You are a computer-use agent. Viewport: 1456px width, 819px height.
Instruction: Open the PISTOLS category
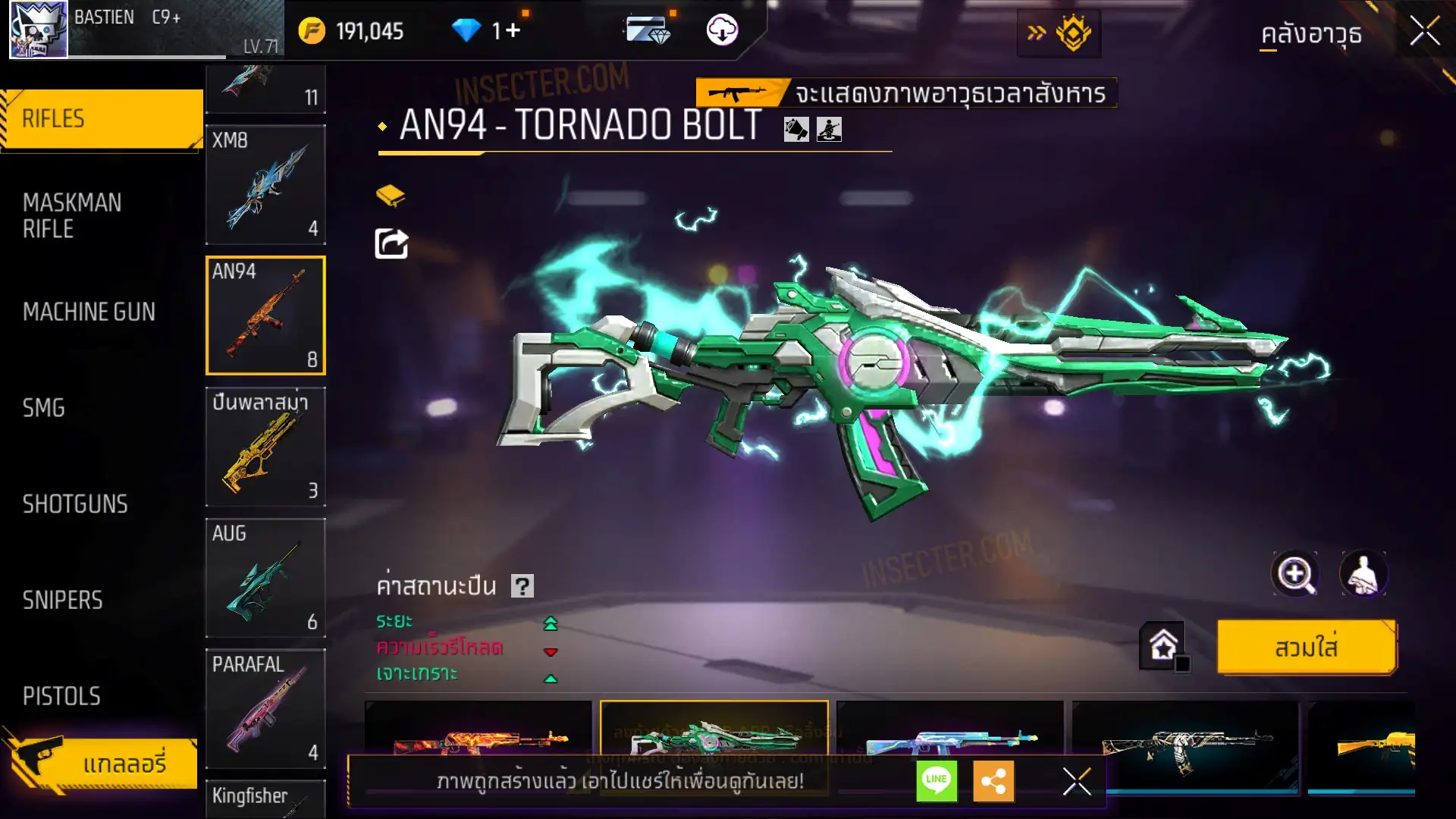(x=61, y=696)
